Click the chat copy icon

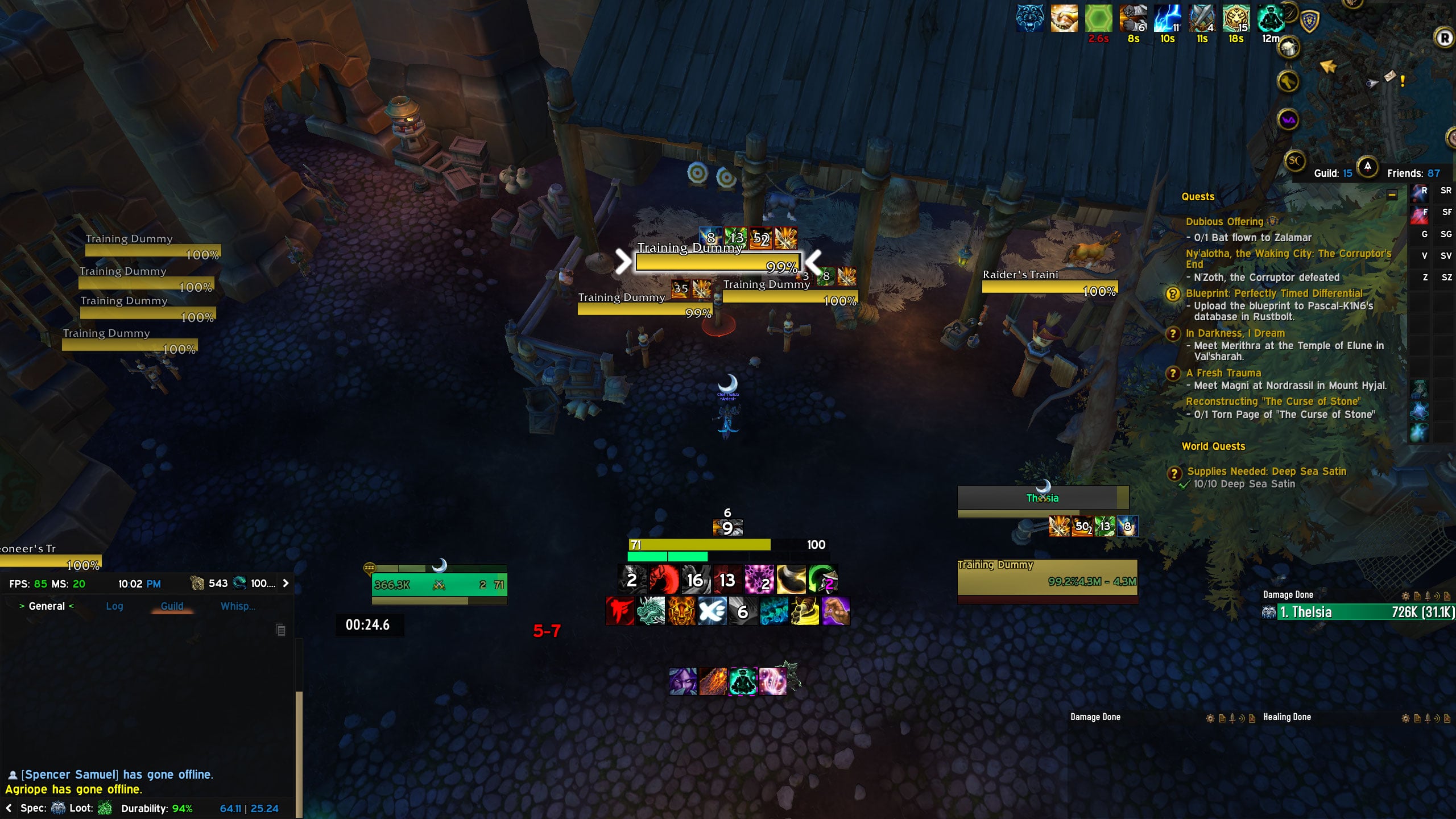[x=280, y=630]
